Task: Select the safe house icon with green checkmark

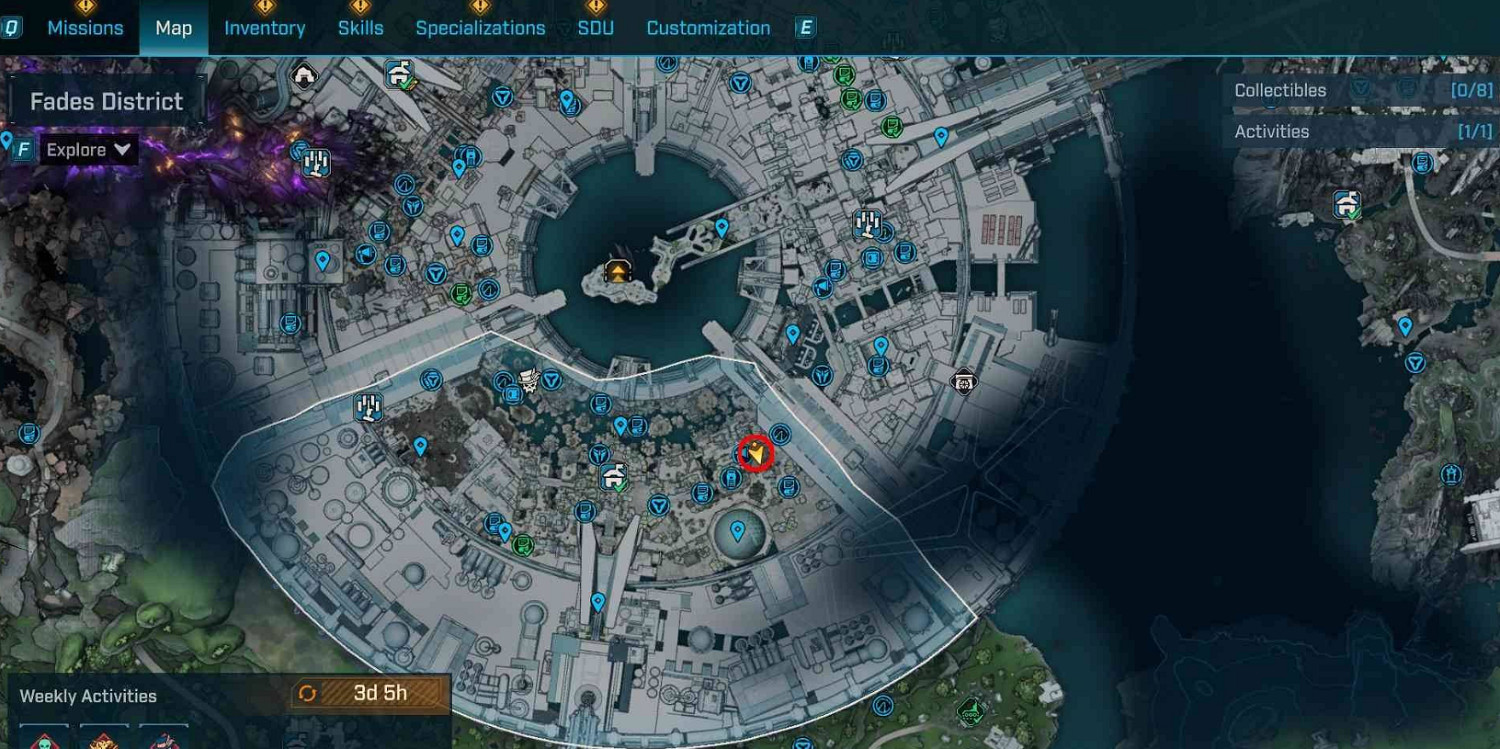Action: [x=398, y=74]
